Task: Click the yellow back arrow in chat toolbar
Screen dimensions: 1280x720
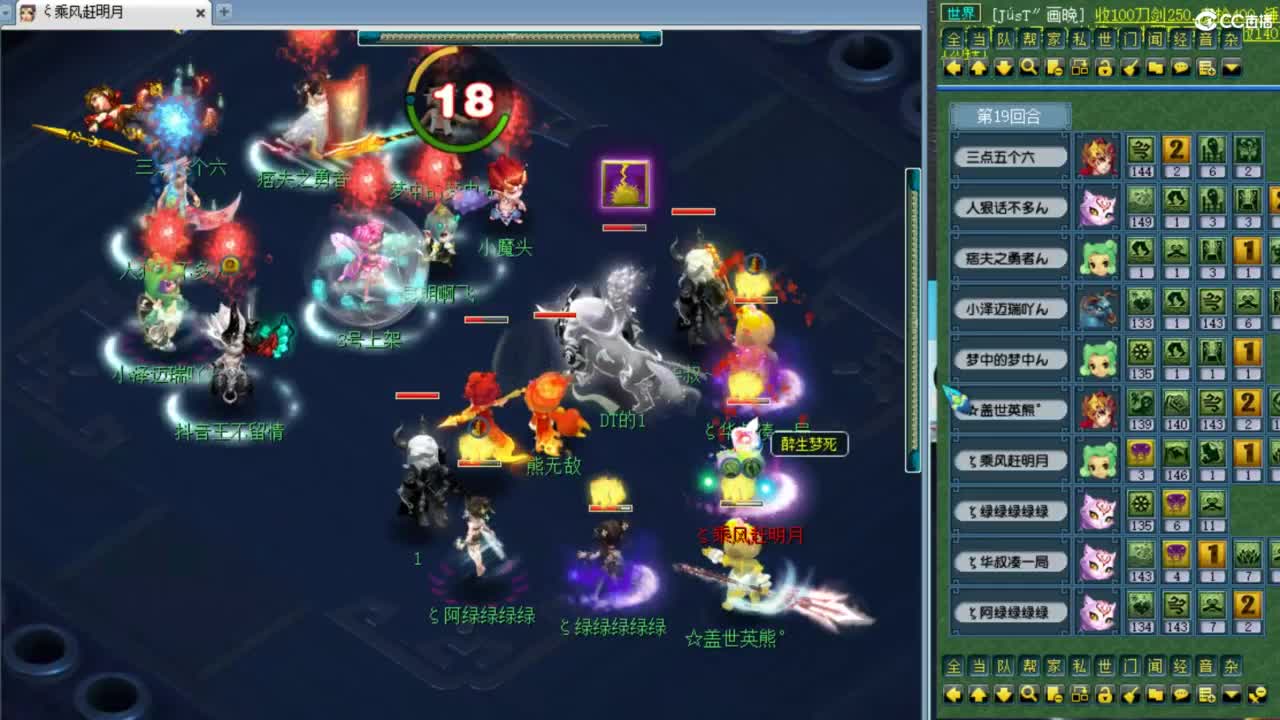Action: 953,68
